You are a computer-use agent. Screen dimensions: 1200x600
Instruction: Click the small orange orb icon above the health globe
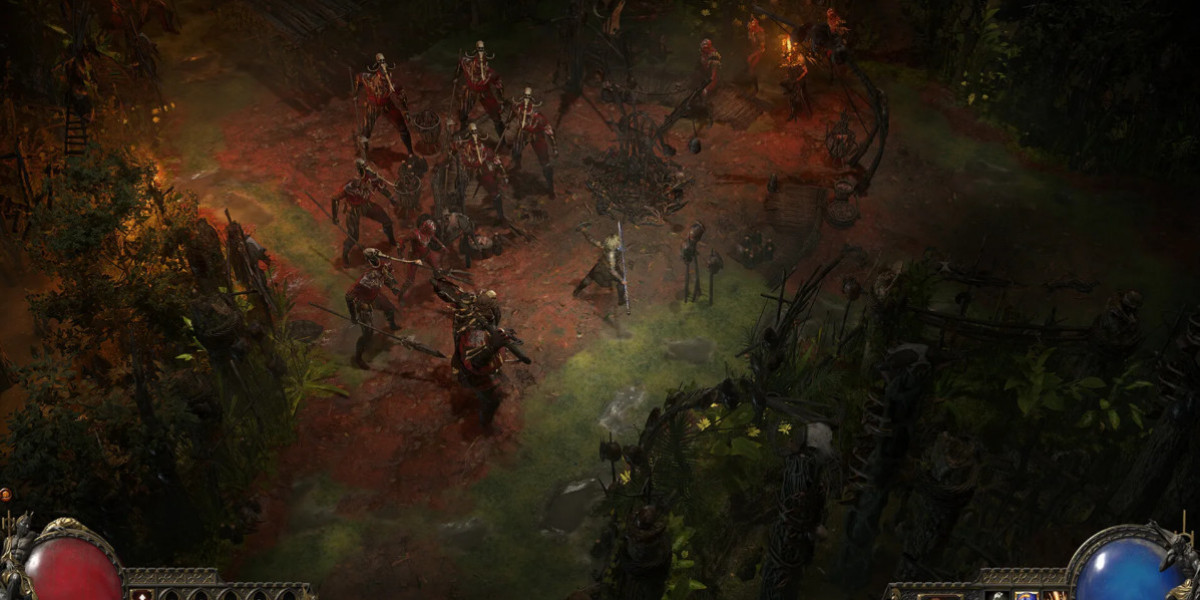click(5, 494)
